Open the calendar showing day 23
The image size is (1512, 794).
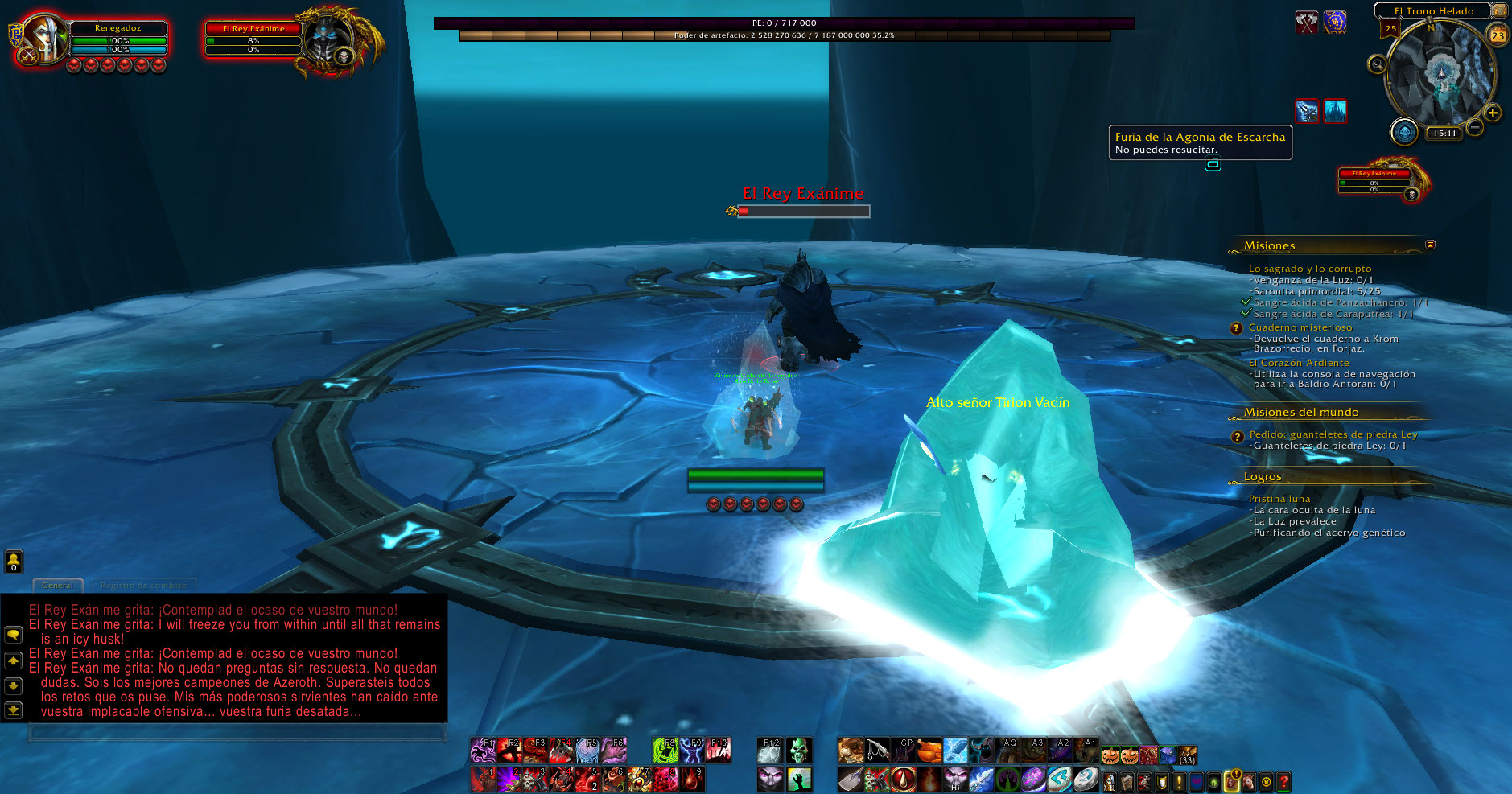tap(1498, 35)
